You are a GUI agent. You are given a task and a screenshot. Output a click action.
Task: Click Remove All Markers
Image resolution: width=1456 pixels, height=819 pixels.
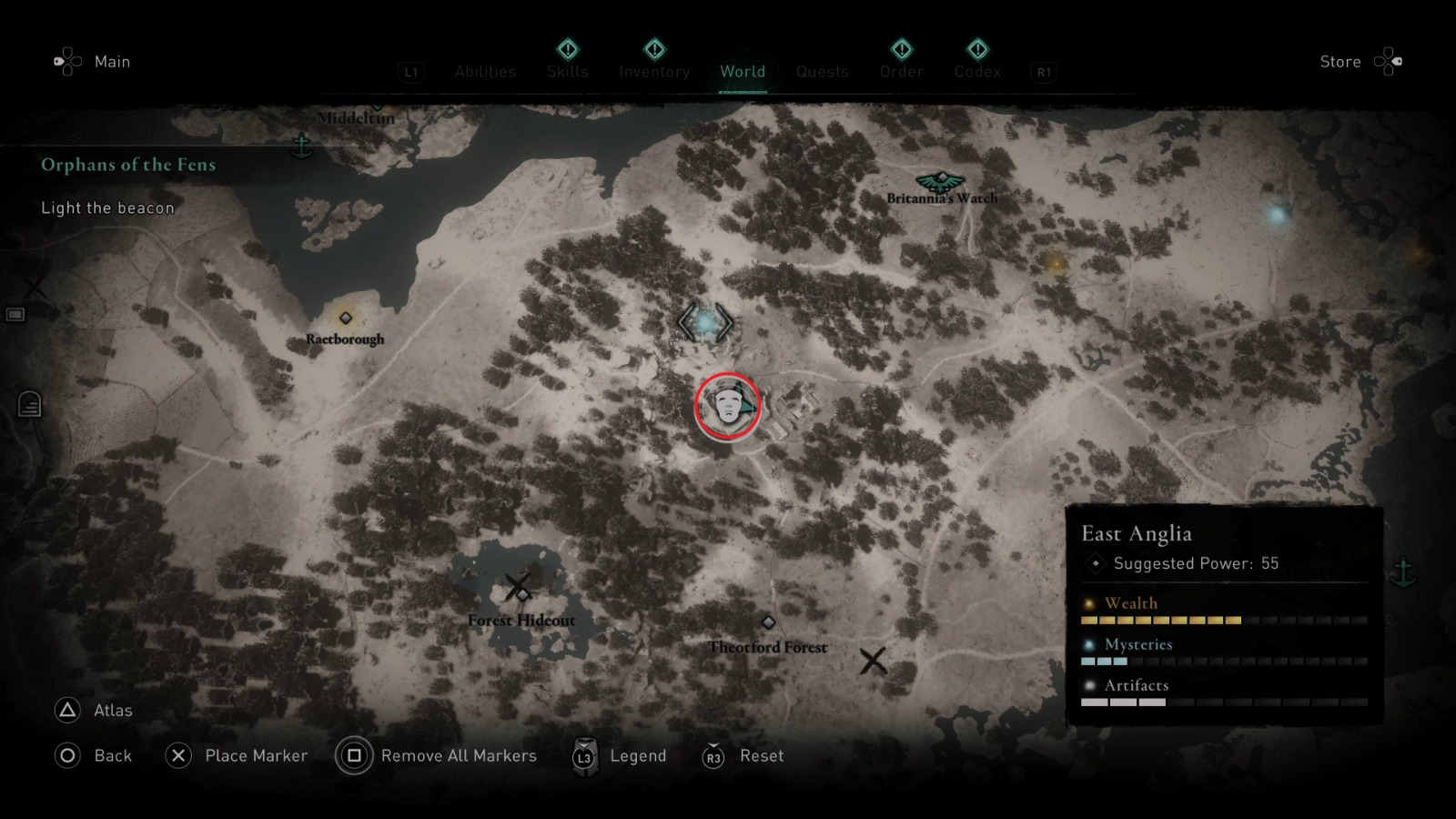[460, 755]
